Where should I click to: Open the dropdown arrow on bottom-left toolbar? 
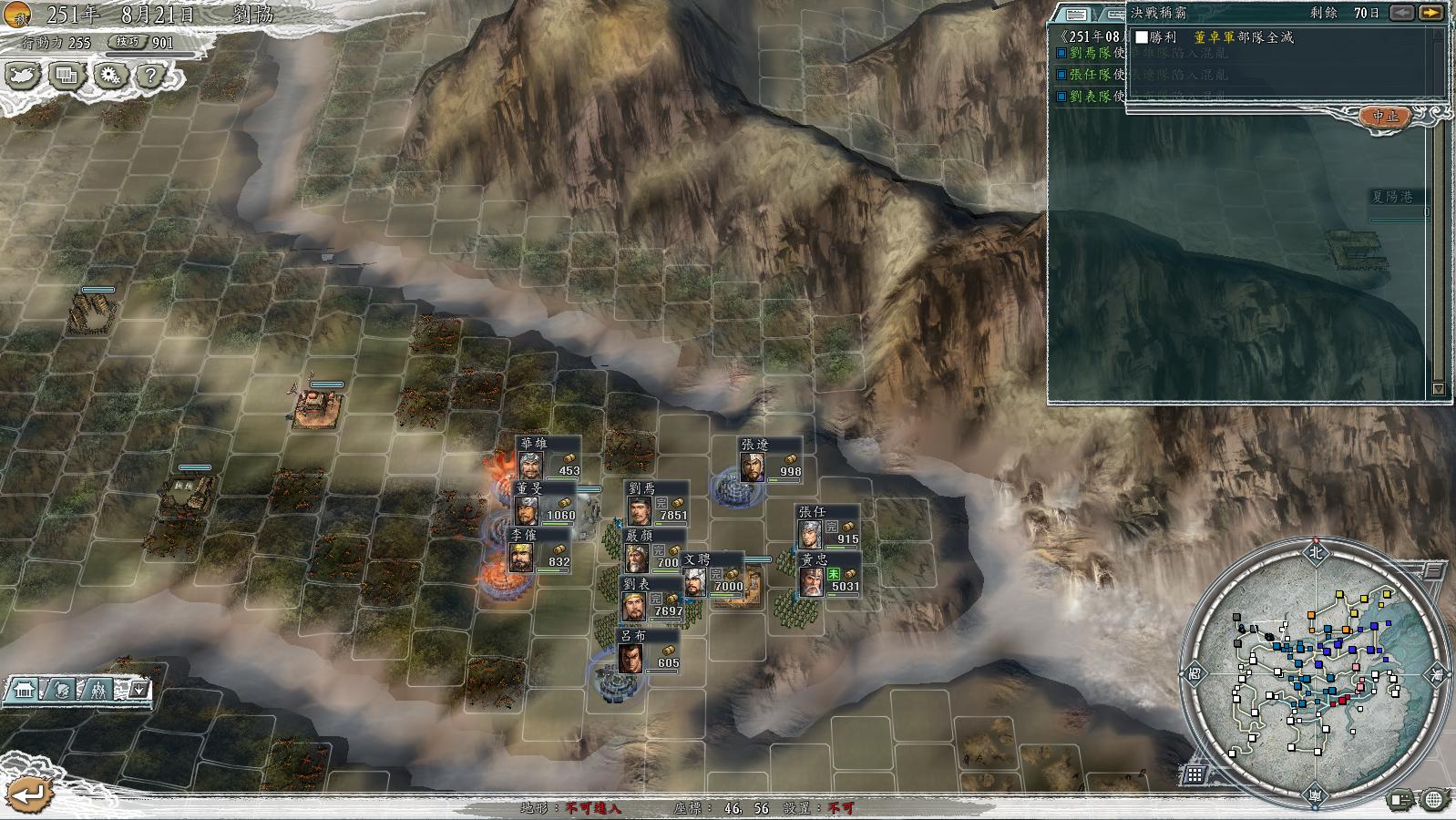pyautogui.click(x=138, y=690)
